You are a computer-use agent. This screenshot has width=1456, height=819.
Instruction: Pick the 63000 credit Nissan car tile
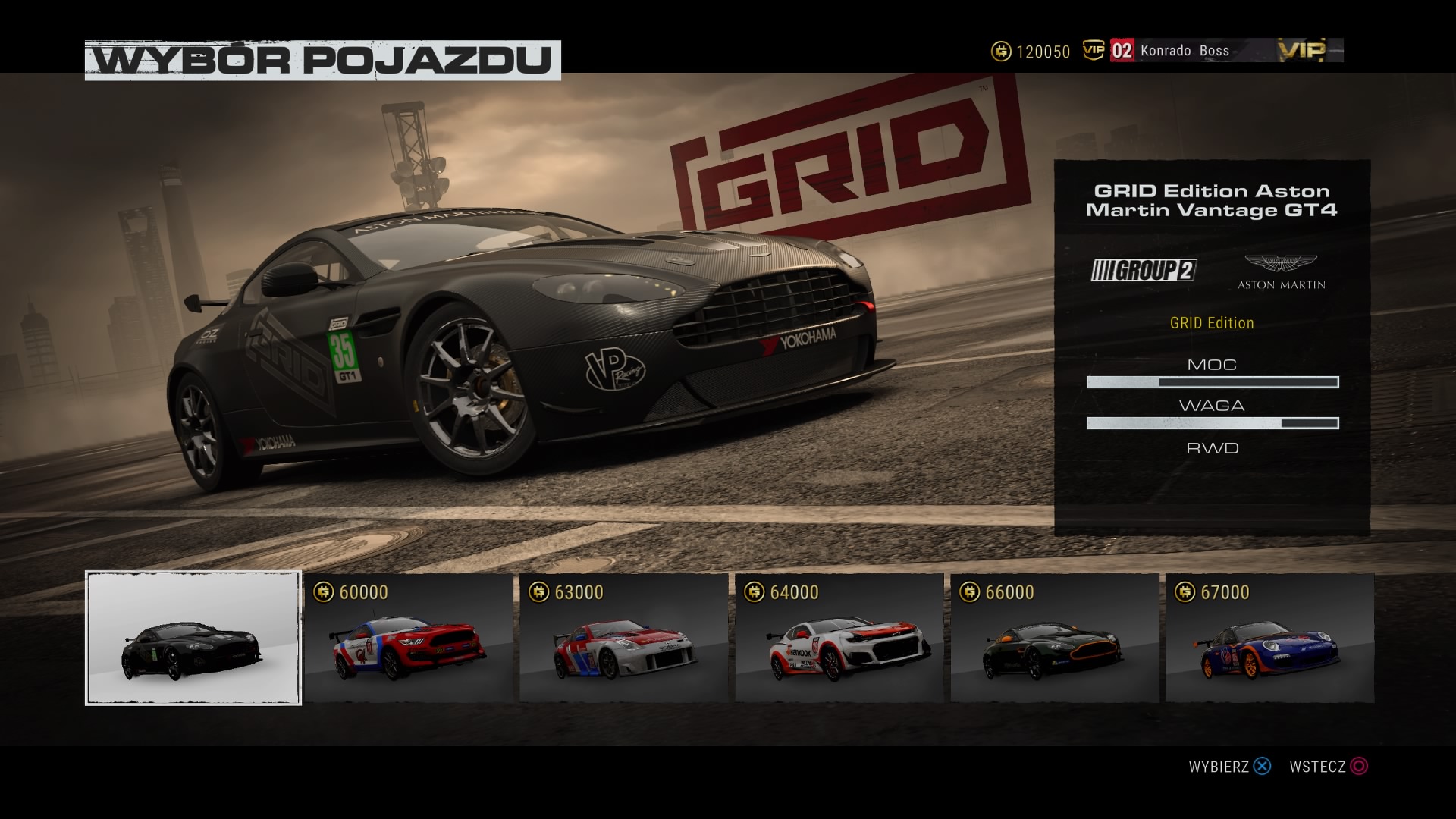624,638
